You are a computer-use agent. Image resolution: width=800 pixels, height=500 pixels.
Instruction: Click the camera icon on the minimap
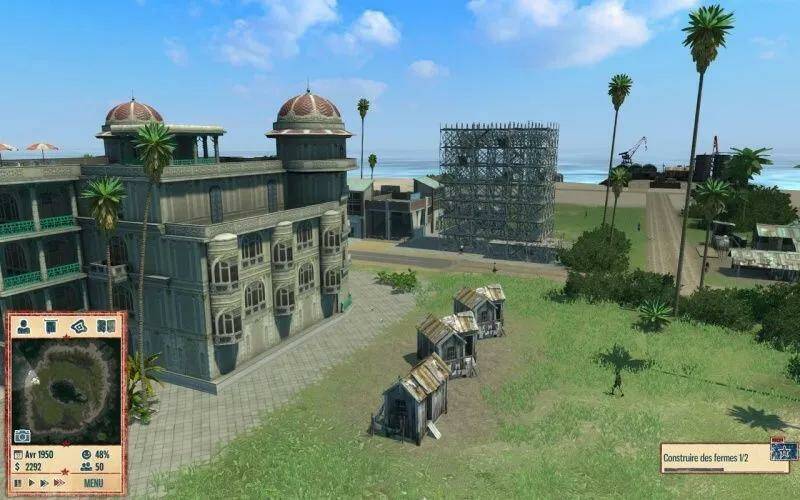tap(22, 436)
